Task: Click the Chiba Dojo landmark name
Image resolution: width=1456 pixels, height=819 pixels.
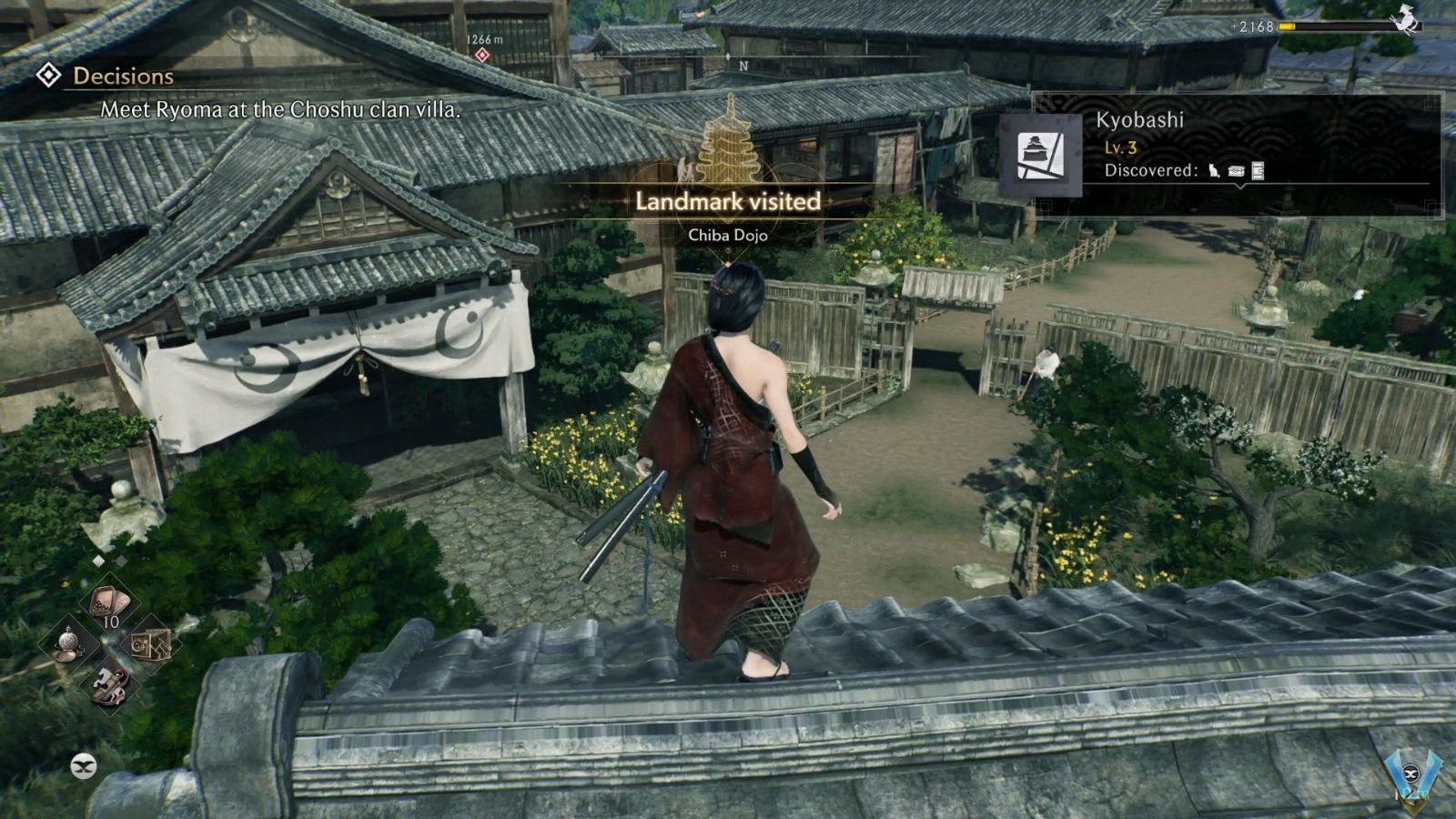Action: click(x=728, y=235)
